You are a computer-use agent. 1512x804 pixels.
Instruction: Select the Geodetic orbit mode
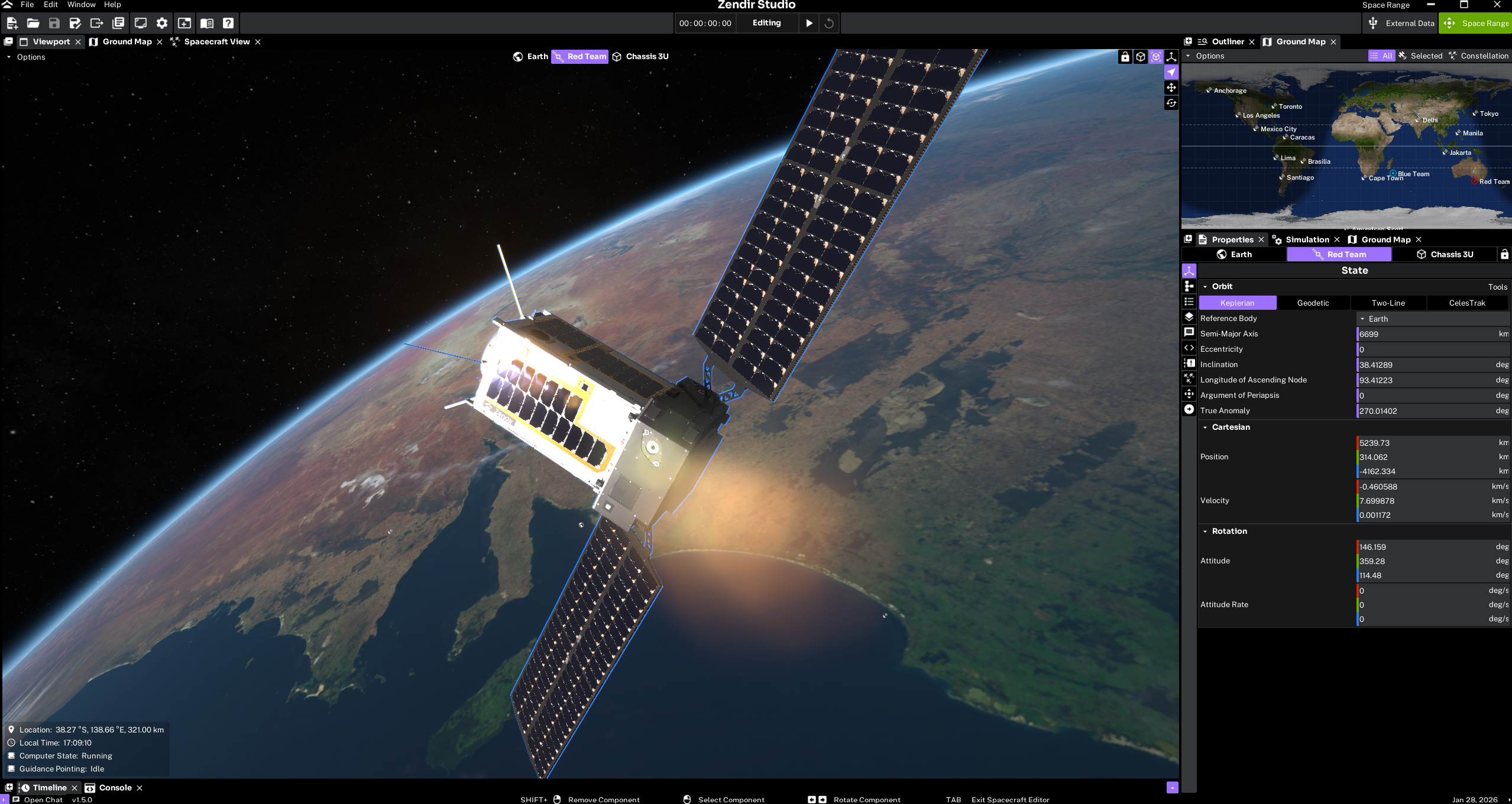pyautogui.click(x=1313, y=303)
